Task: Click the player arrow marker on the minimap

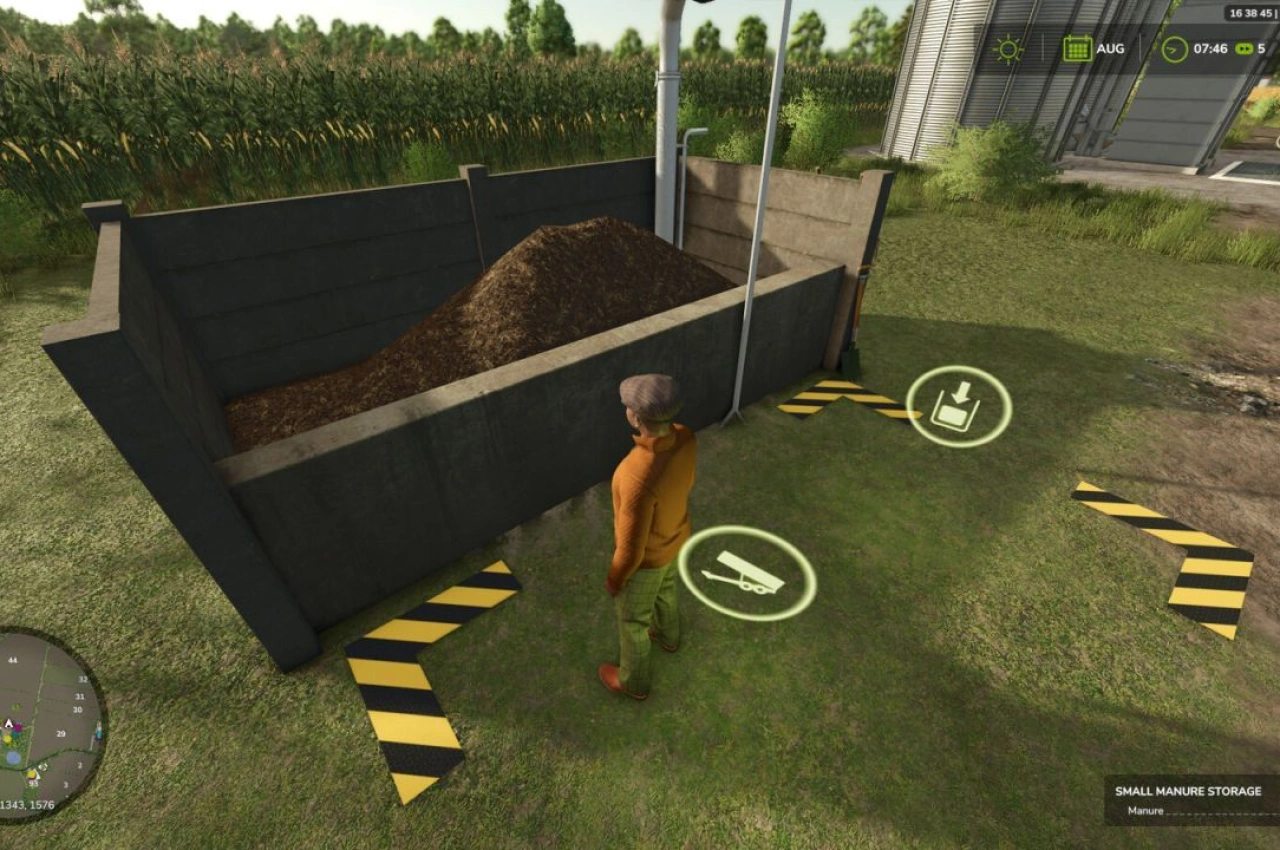Action: pyautogui.click(x=8, y=723)
